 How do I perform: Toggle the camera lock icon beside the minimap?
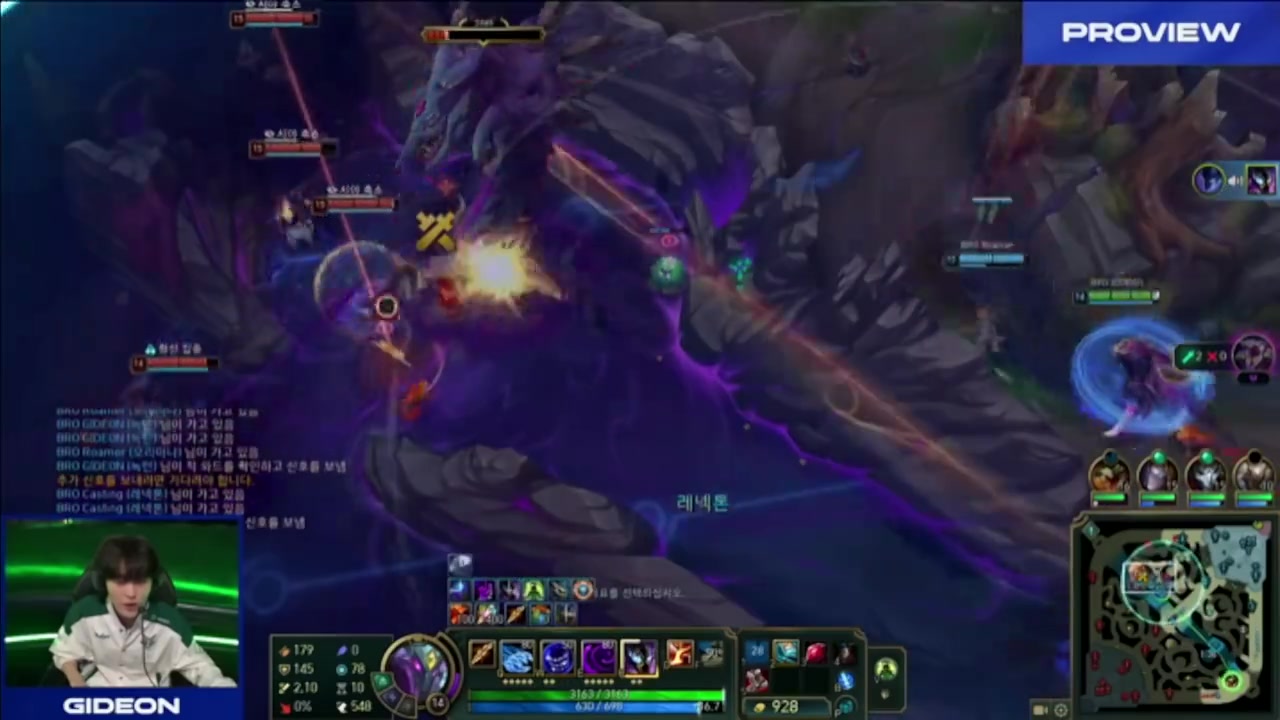pos(1041,709)
